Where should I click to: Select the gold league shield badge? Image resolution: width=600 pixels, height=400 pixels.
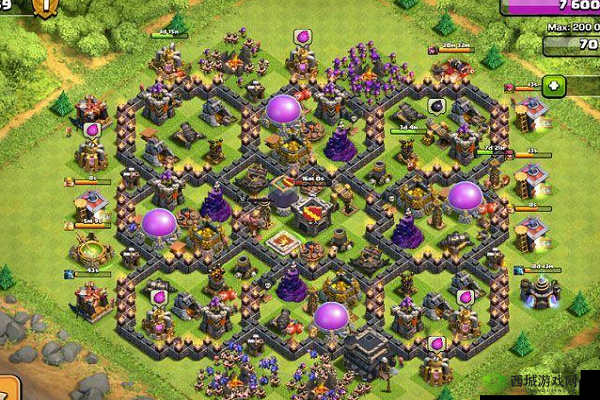(45, 6)
